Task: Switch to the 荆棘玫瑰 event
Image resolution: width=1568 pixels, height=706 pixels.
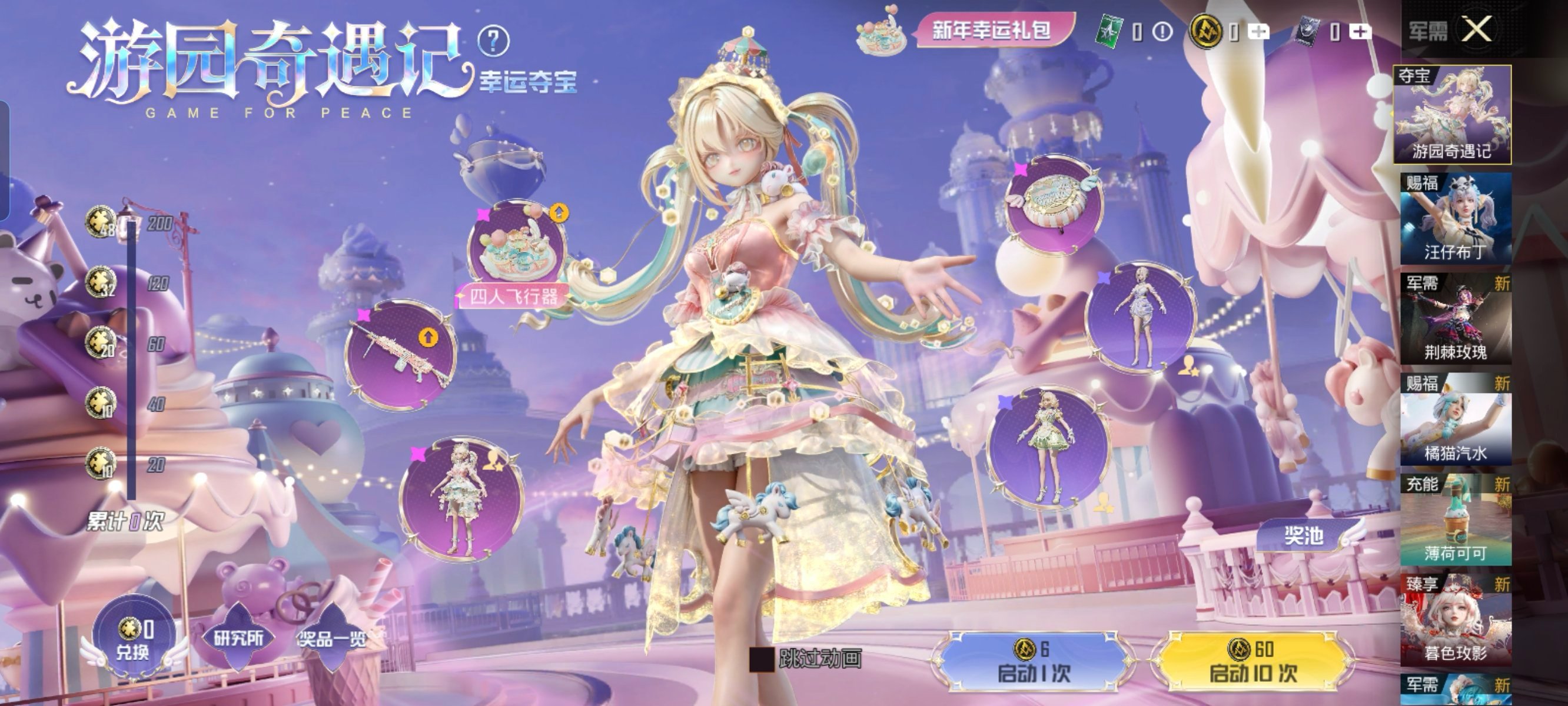Action: [1456, 319]
